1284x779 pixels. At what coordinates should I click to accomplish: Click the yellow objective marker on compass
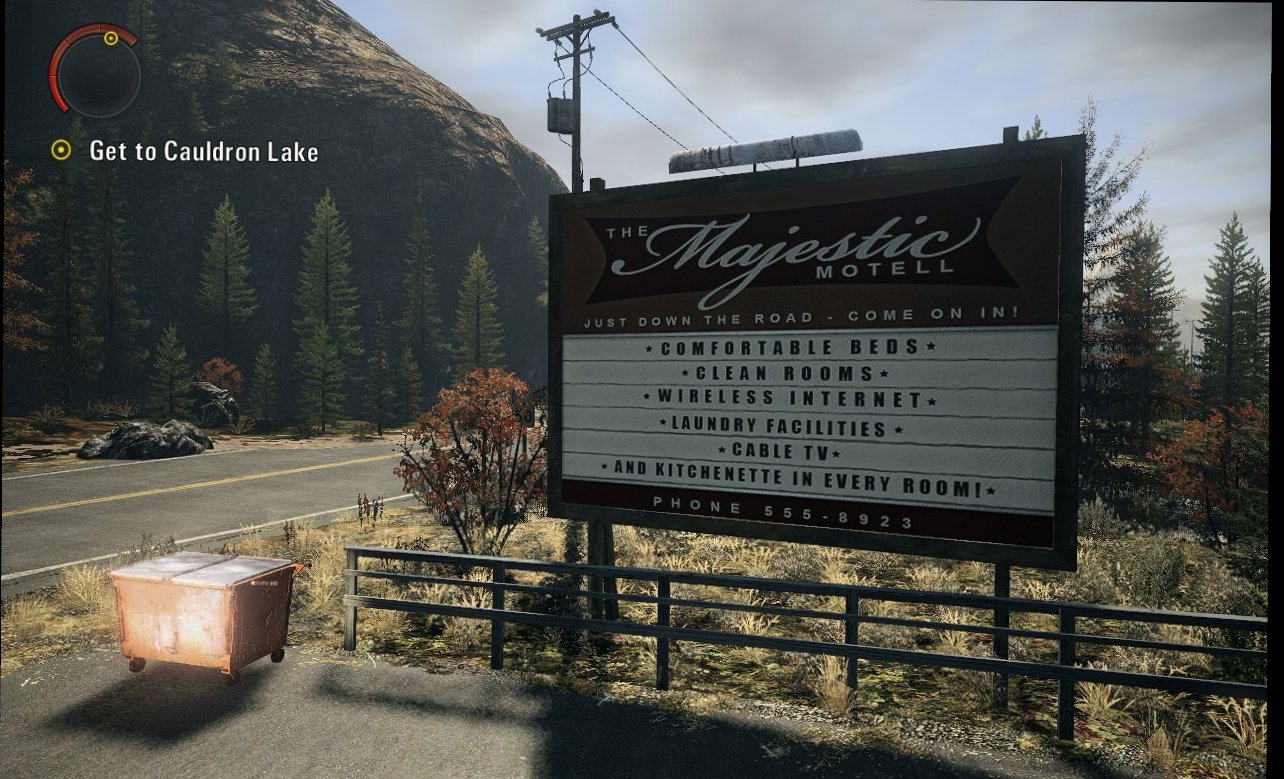(111, 39)
